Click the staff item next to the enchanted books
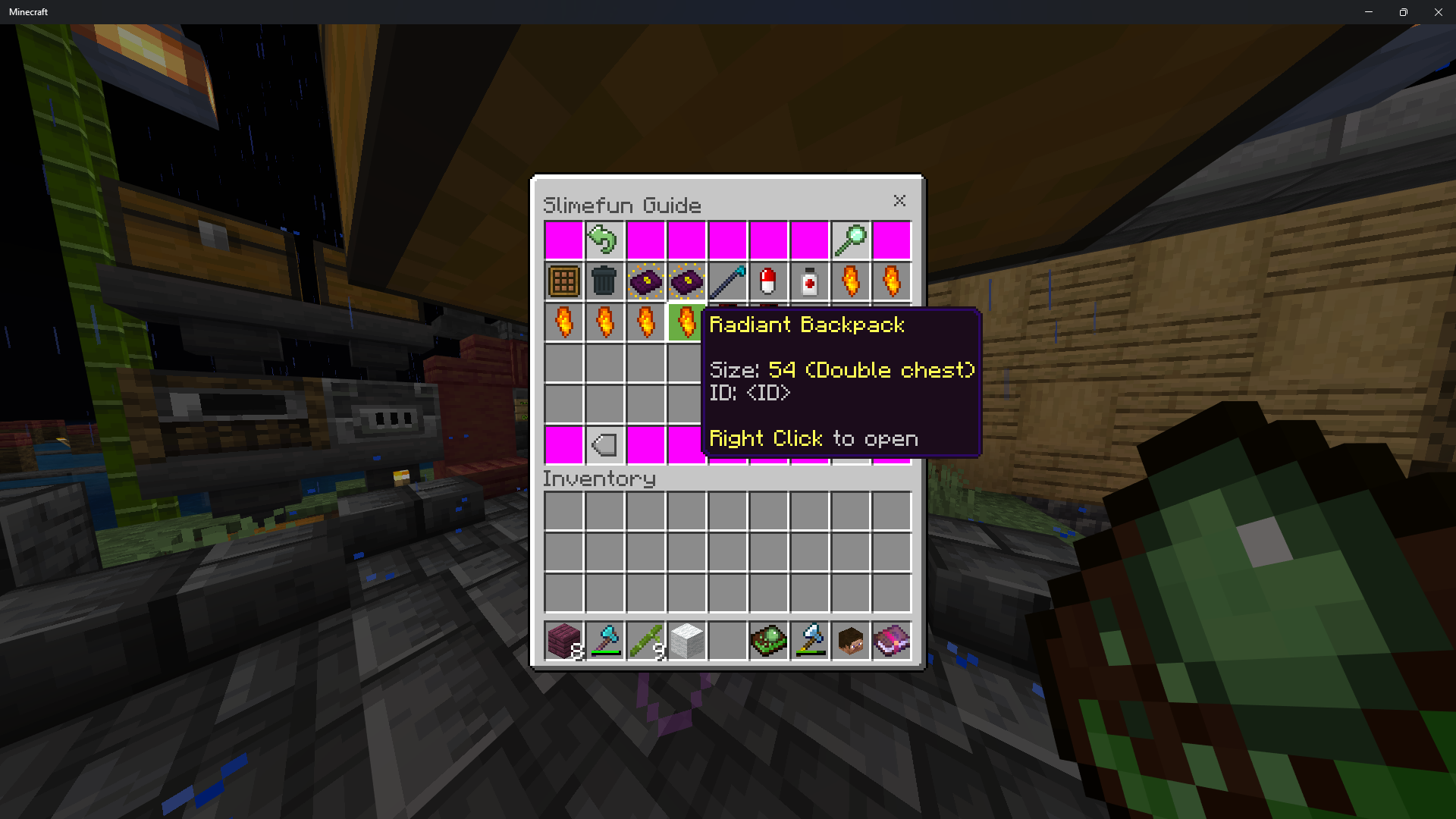The image size is (1456, 819). click(x=727, y=281)
